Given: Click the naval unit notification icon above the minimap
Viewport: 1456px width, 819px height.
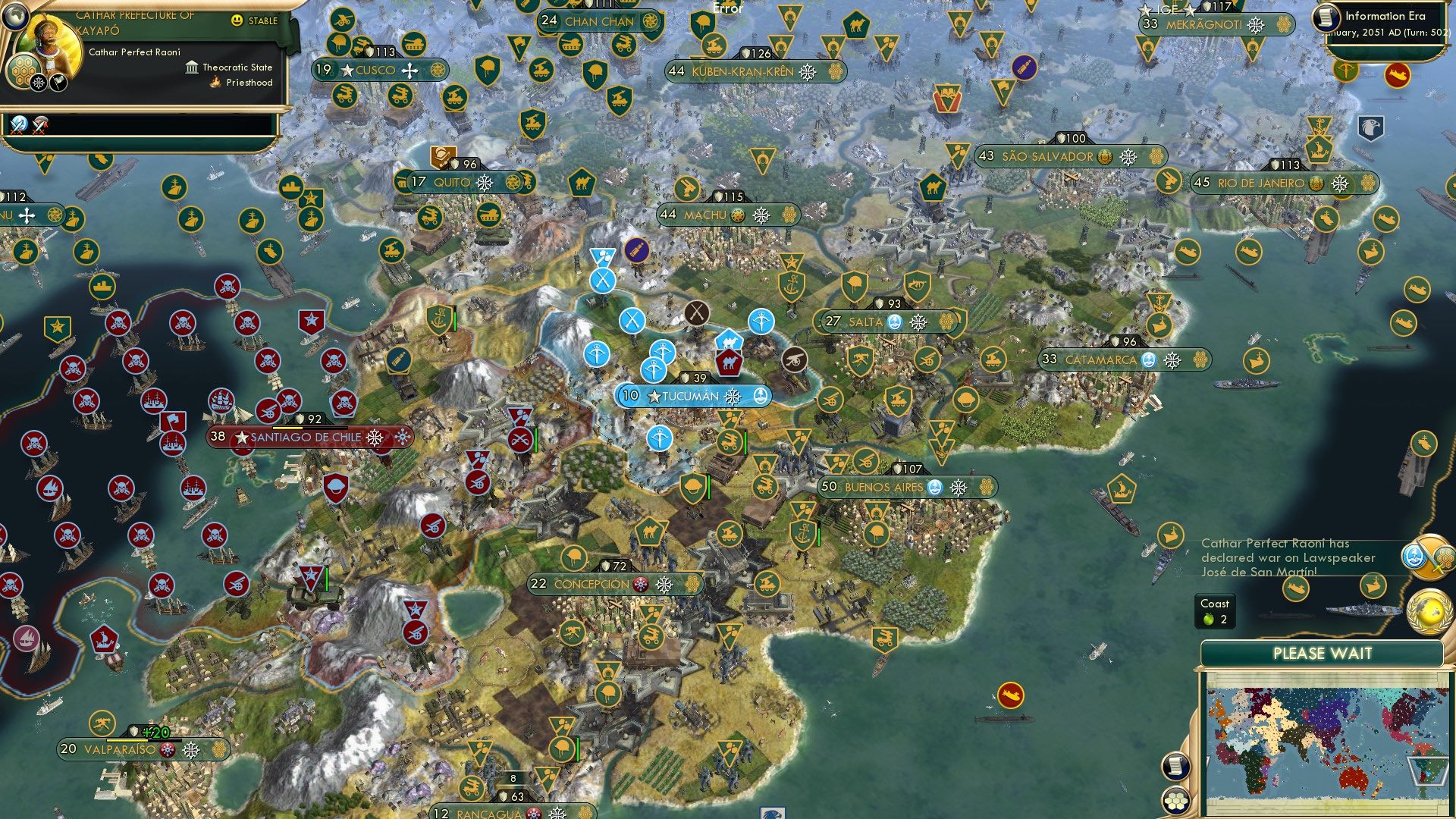Looking at the screenshot, I should click(1375, 585).
